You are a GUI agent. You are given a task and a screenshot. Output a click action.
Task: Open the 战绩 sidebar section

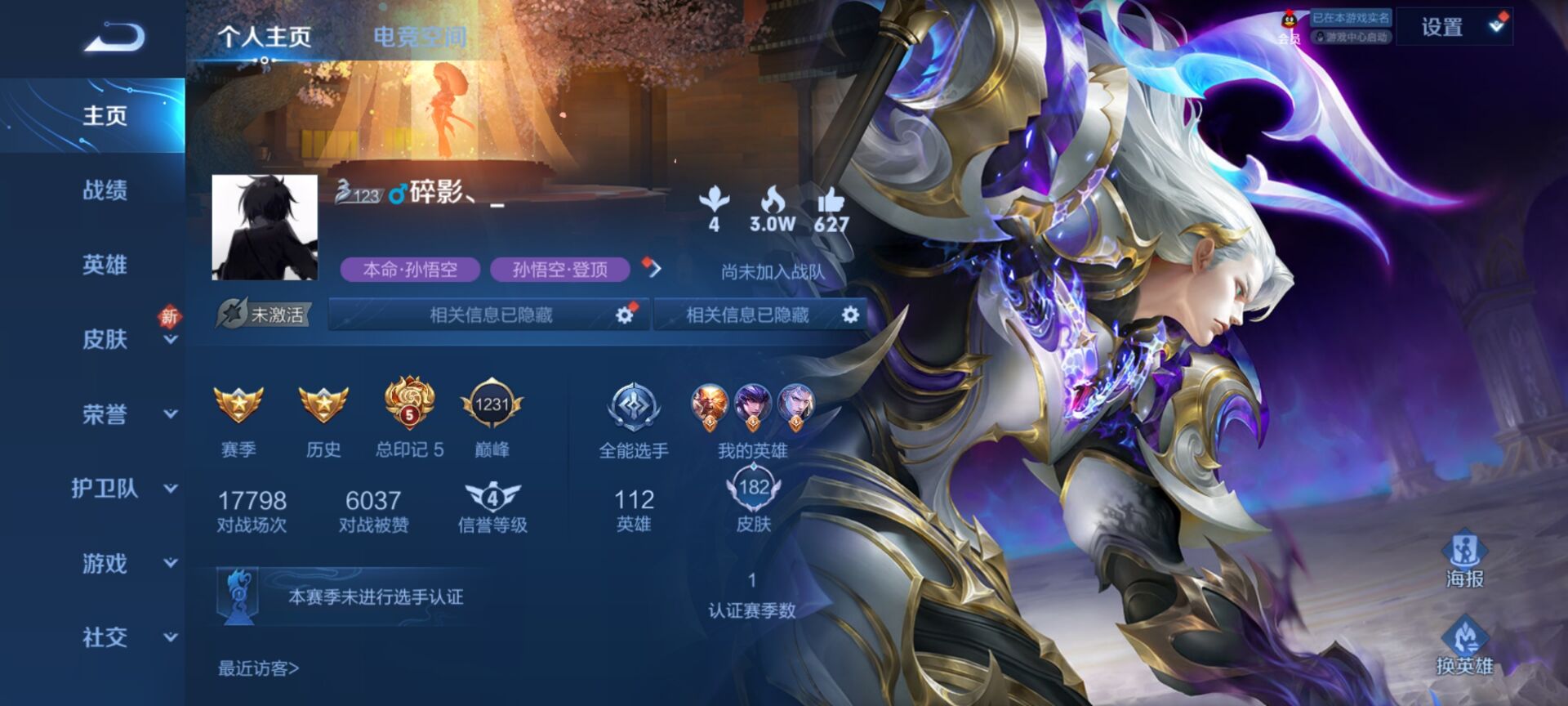[105, 190]
